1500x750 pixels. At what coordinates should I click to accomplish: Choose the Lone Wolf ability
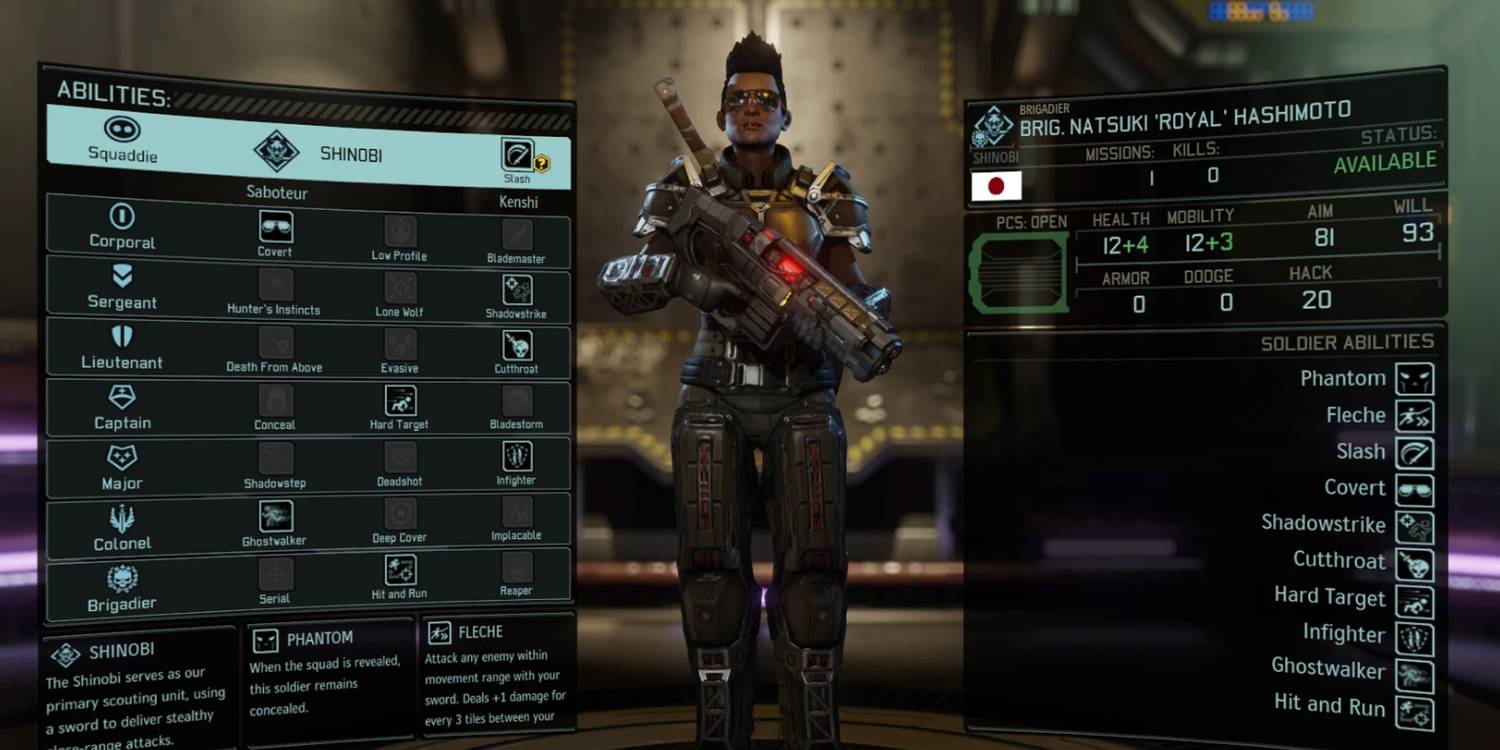(x=399, y=288)
